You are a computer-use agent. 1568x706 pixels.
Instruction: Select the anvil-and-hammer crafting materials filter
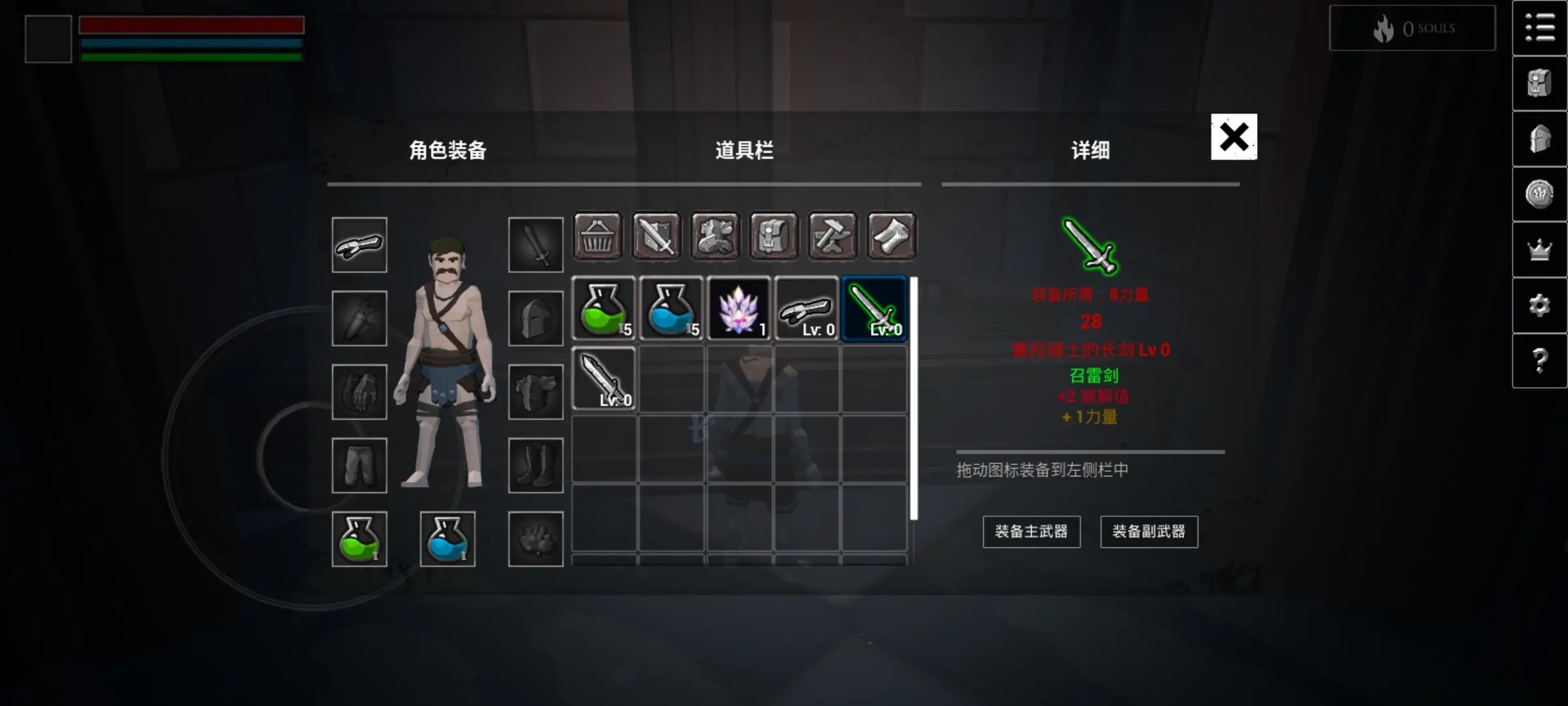pyautogui.click(x=832, y=236)
